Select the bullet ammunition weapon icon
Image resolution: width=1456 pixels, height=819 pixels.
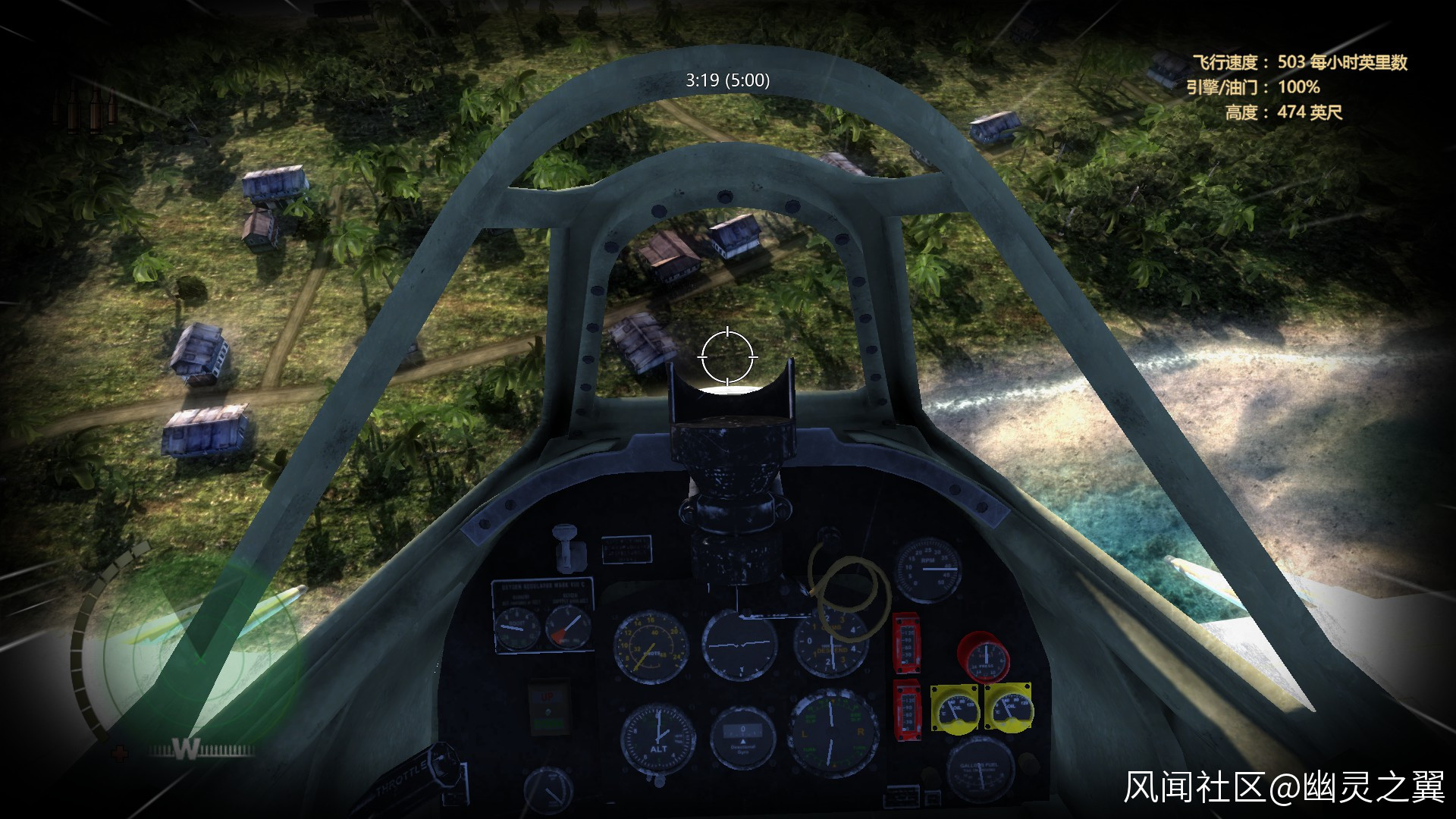click(85, 105)
